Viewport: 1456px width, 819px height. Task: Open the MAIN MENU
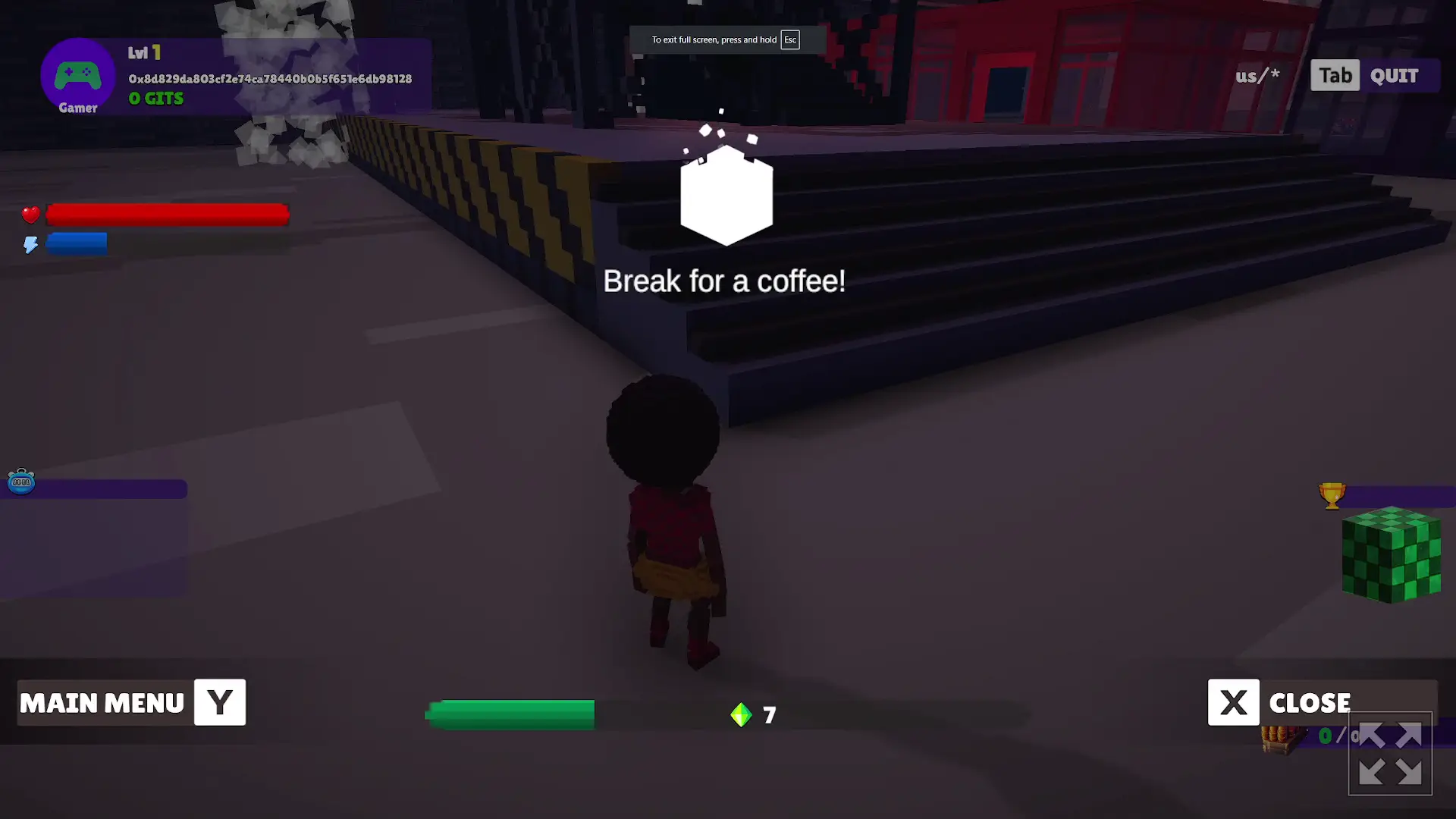coord(104,702)
